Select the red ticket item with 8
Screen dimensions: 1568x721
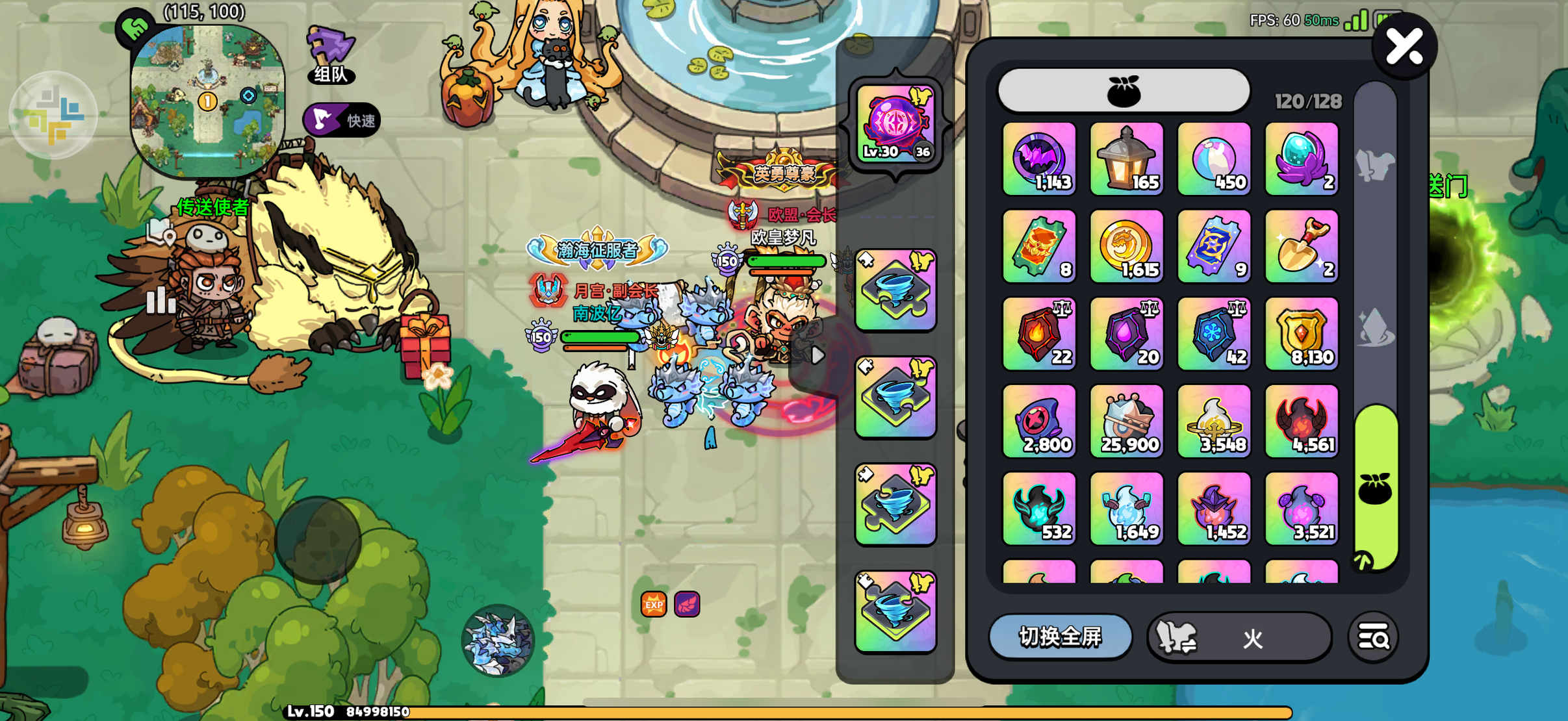(1039, 246)
